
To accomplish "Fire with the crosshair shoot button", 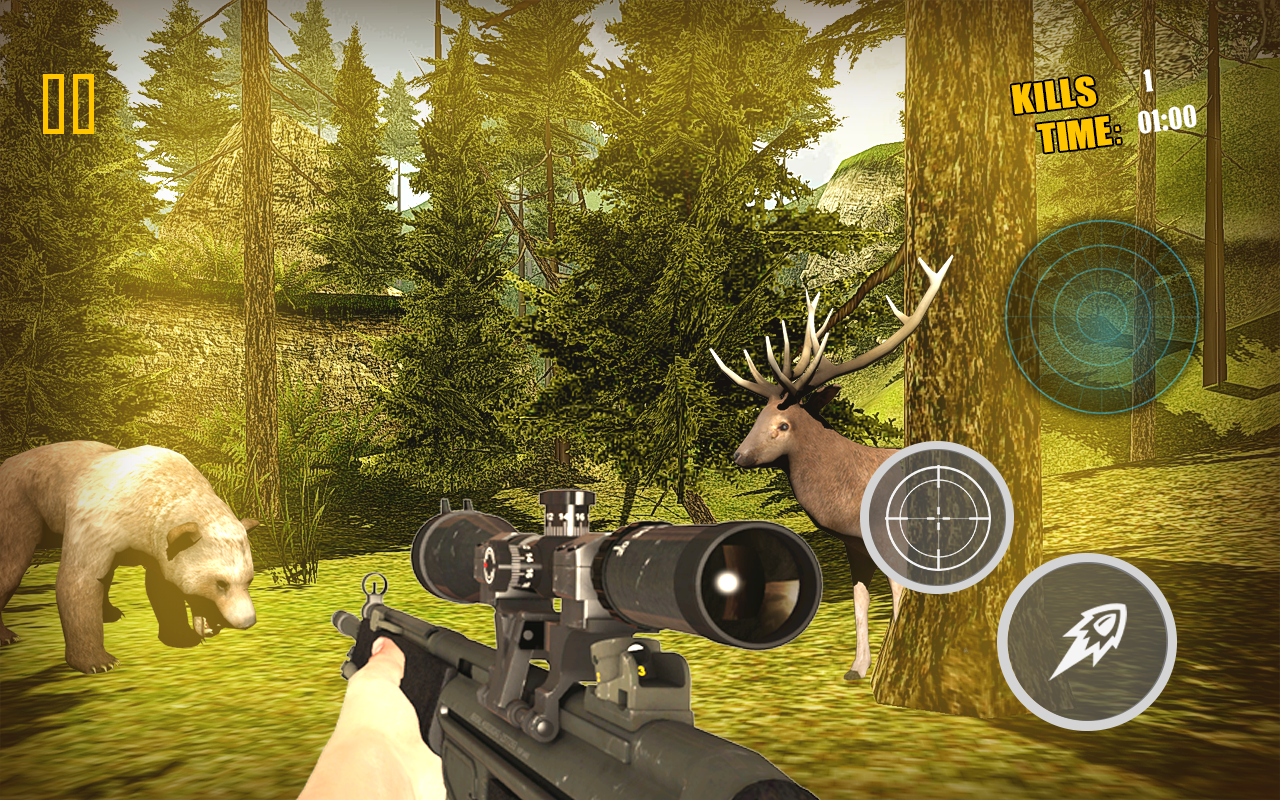I will pyautogui.click(x=938, y=520).
